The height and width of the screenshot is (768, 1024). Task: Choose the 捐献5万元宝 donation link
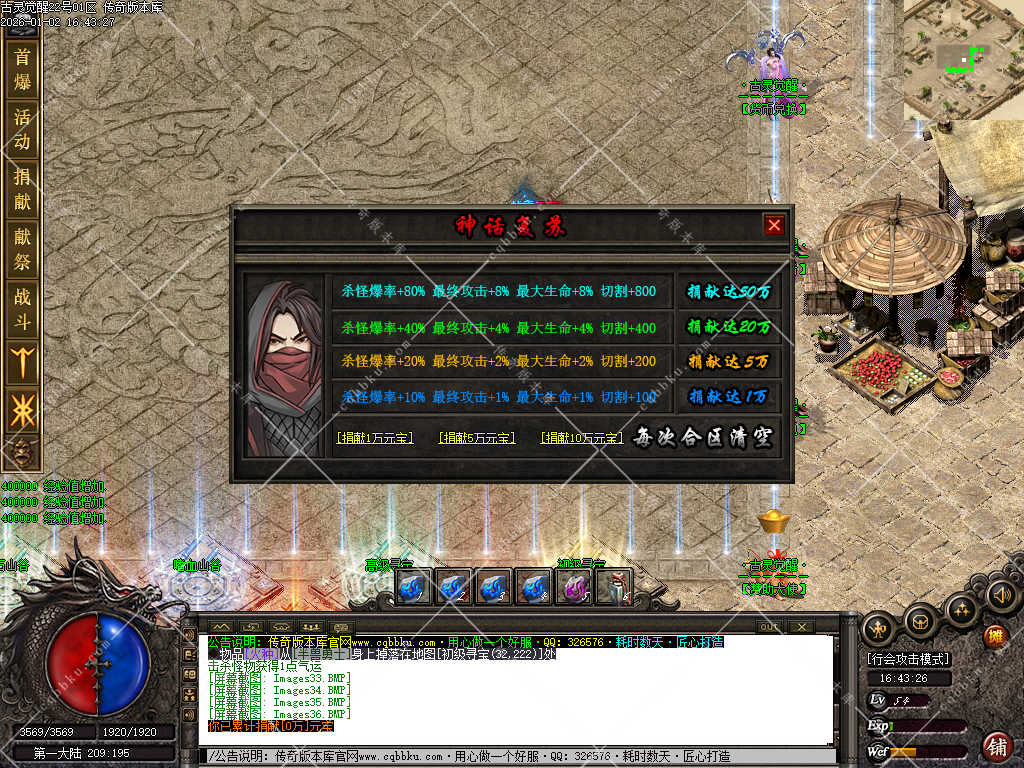(477, 438)
